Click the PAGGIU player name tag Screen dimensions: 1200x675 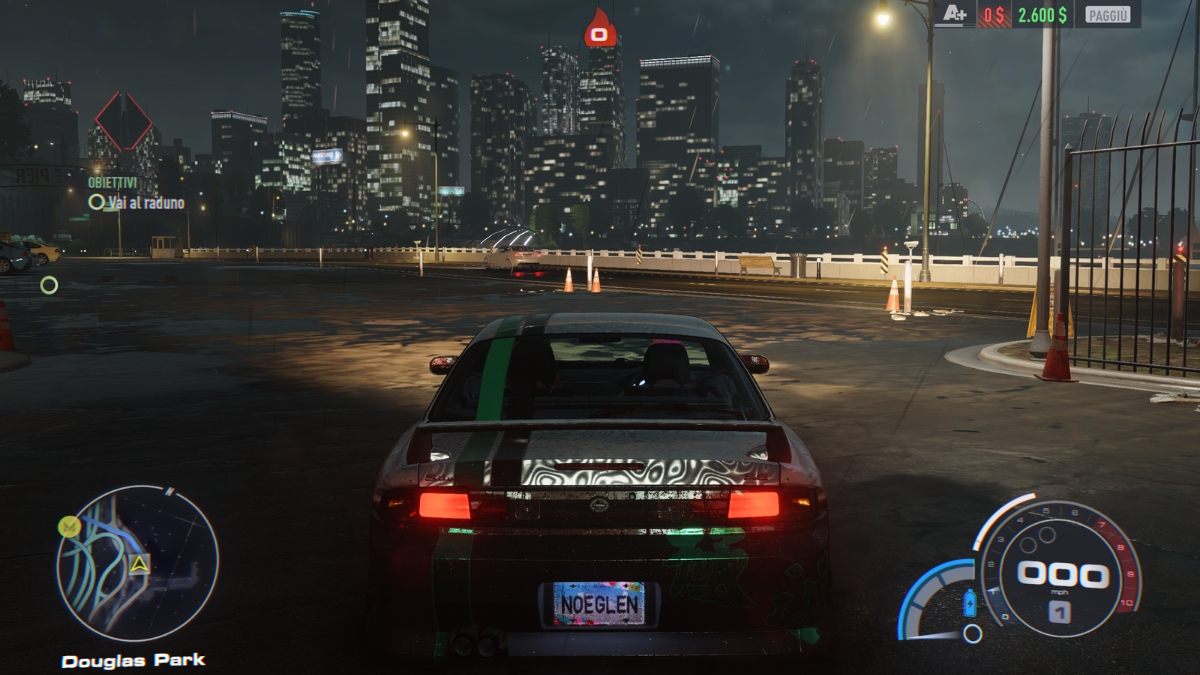tap(1106, 14)
